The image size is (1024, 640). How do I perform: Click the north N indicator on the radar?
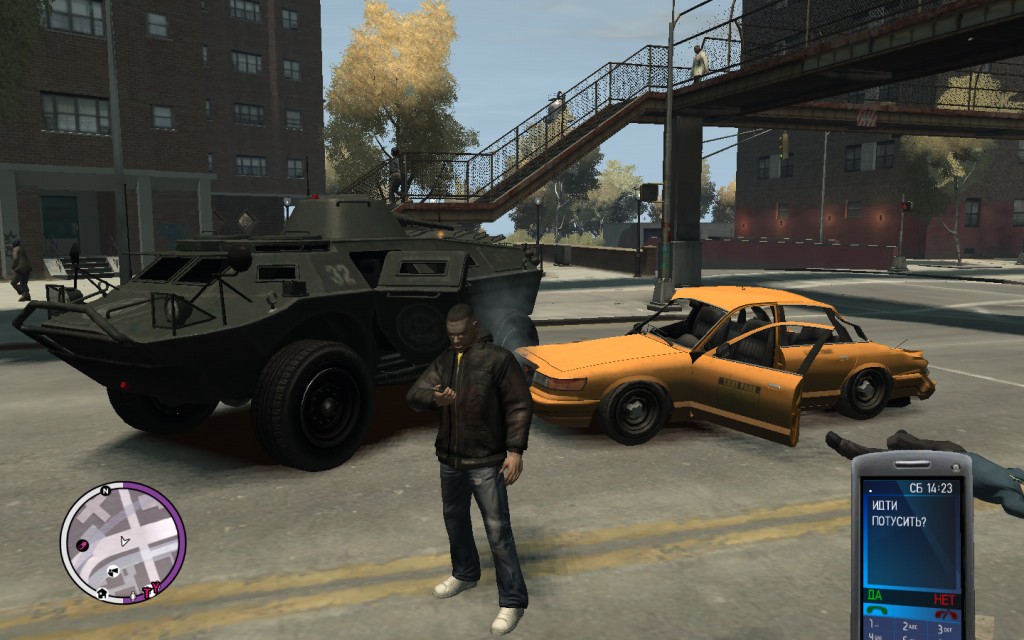tap(104, 491)
